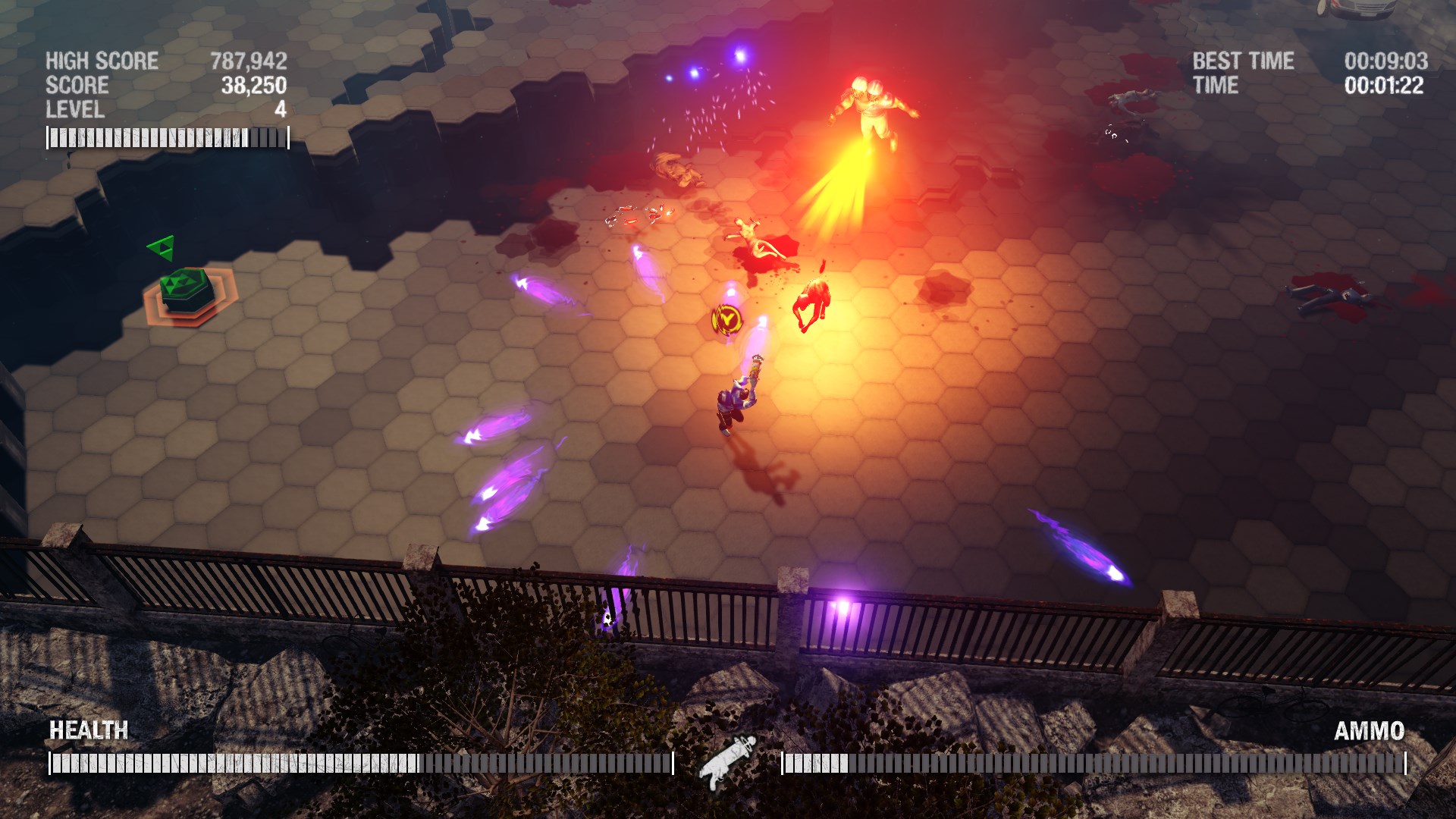Expand the HIGH SCORE readout
Image resolution: width=1456 pixels, height=819 pixels.
click(101, 61)
